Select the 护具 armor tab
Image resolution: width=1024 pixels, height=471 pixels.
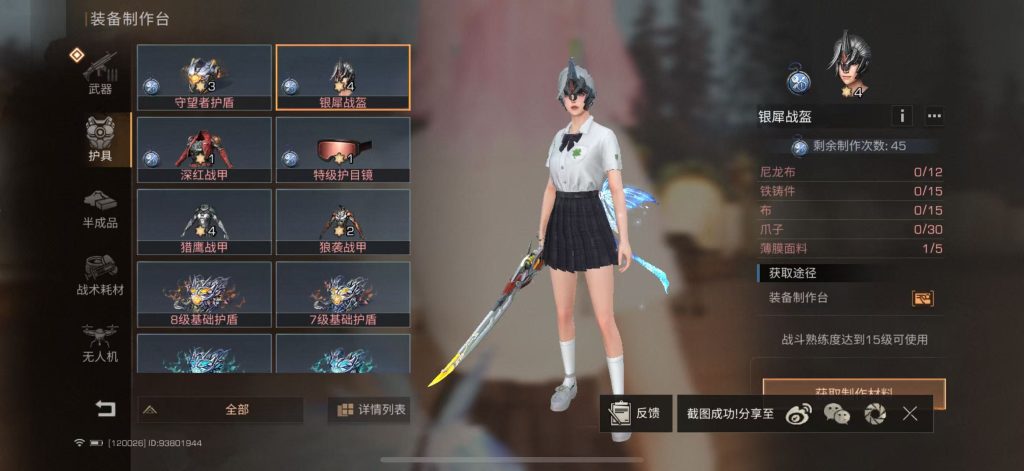100,140
